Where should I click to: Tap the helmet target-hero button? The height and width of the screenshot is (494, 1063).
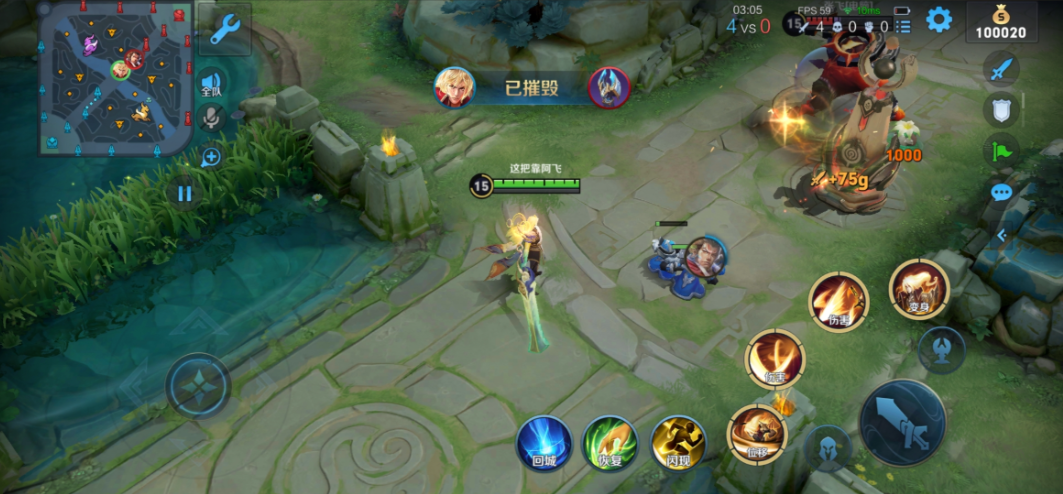click(828, 446)
